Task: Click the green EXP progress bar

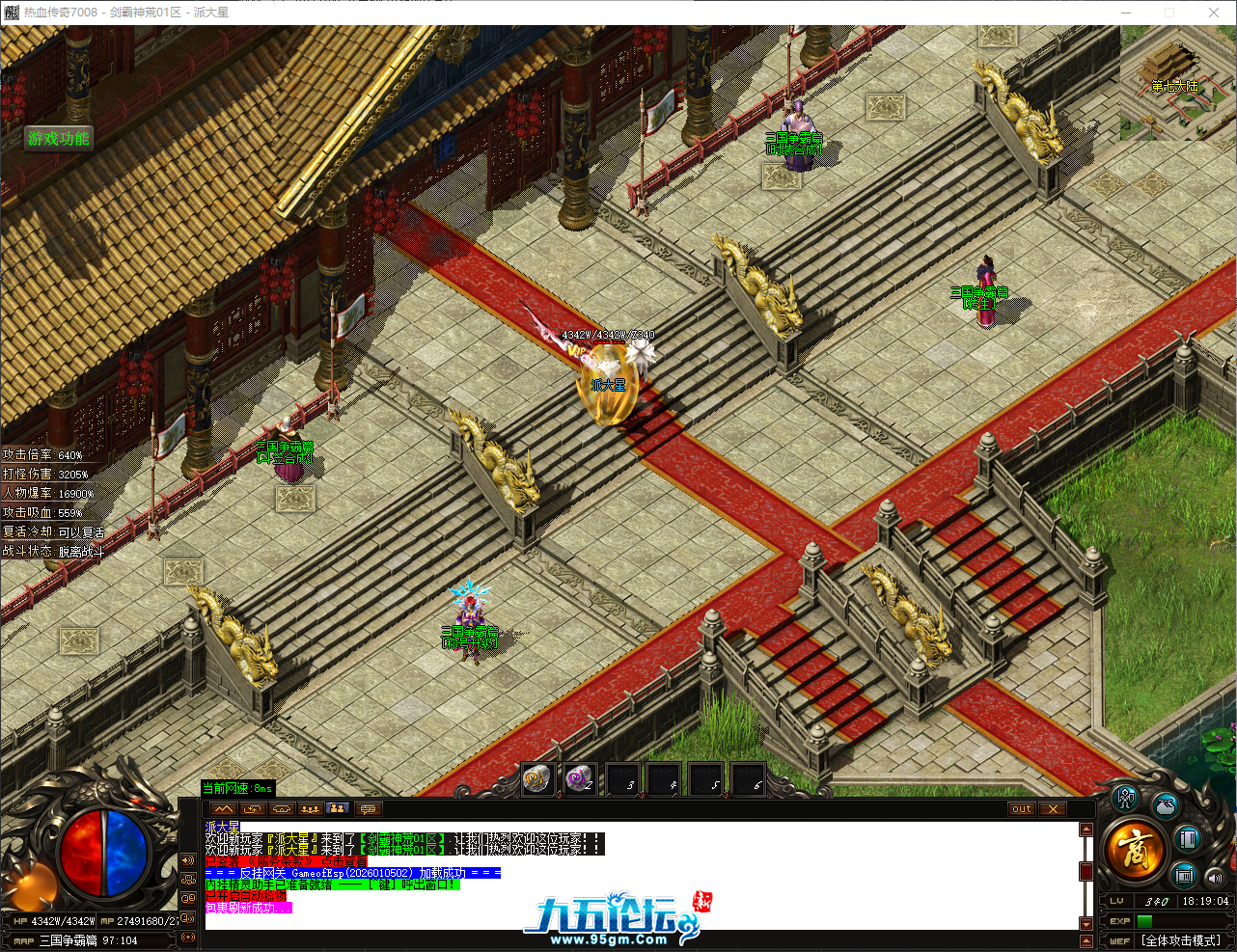Action: (x=1144, y=919)
